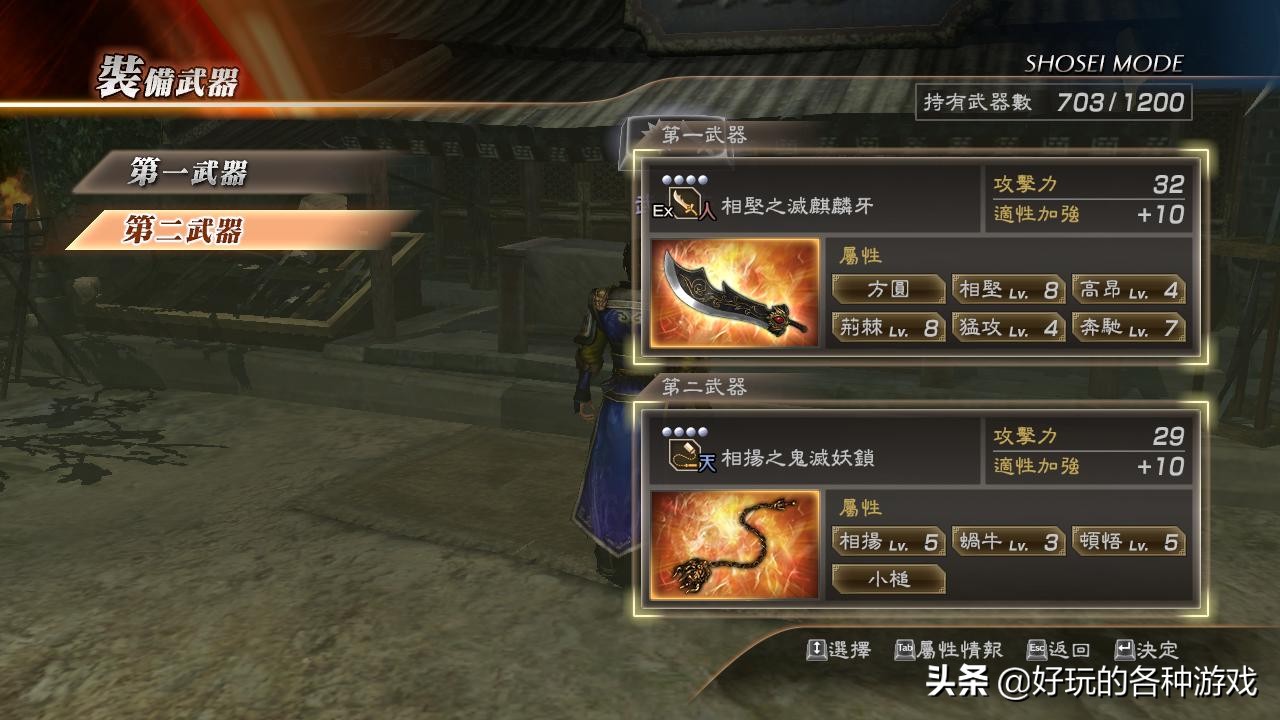
Task: Select the 方圓 attribute gem
Action: [x=888, y=289]
